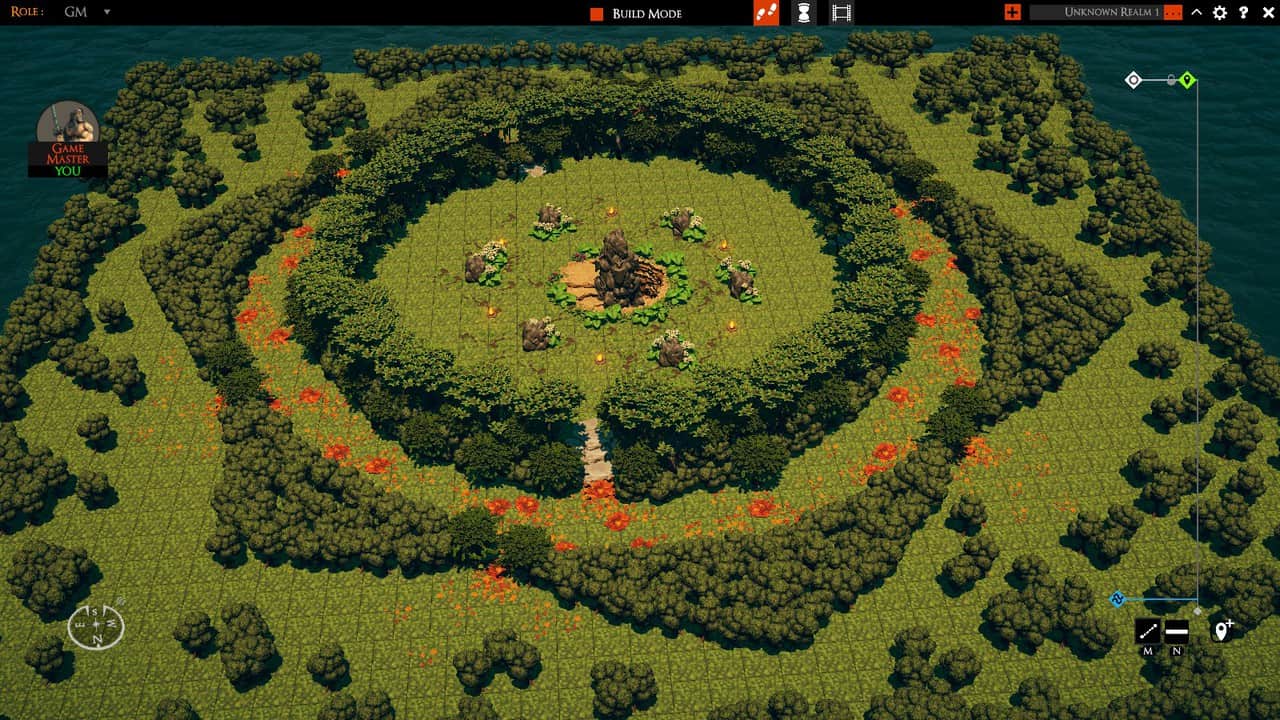Collapse the top bar with the chevron
The height and width of the screenshot is (720, 1280).
[1196, 14]
